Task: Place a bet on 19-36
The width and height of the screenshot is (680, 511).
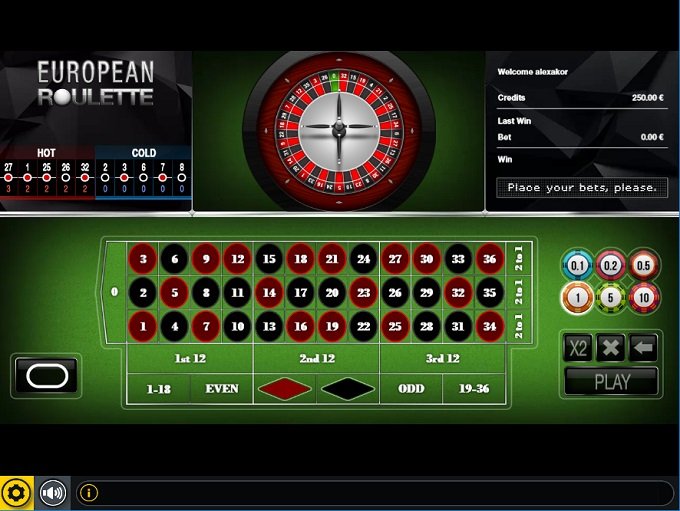Action: pos(473,388)
